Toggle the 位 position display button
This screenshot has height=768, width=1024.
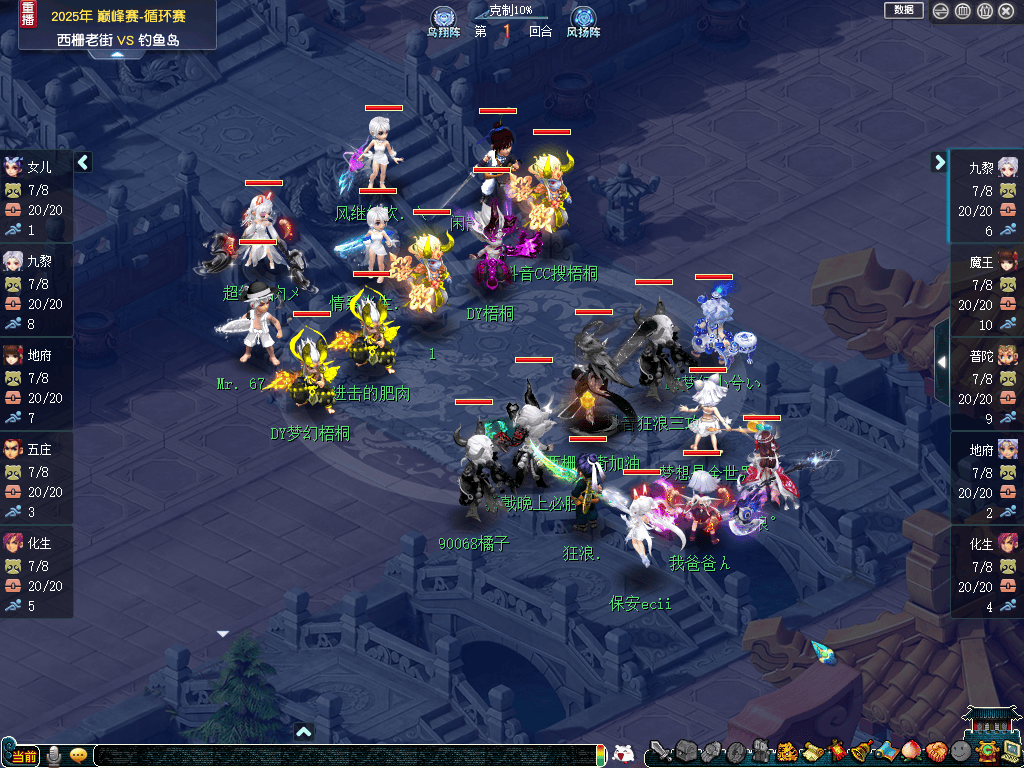click(985, 11)
